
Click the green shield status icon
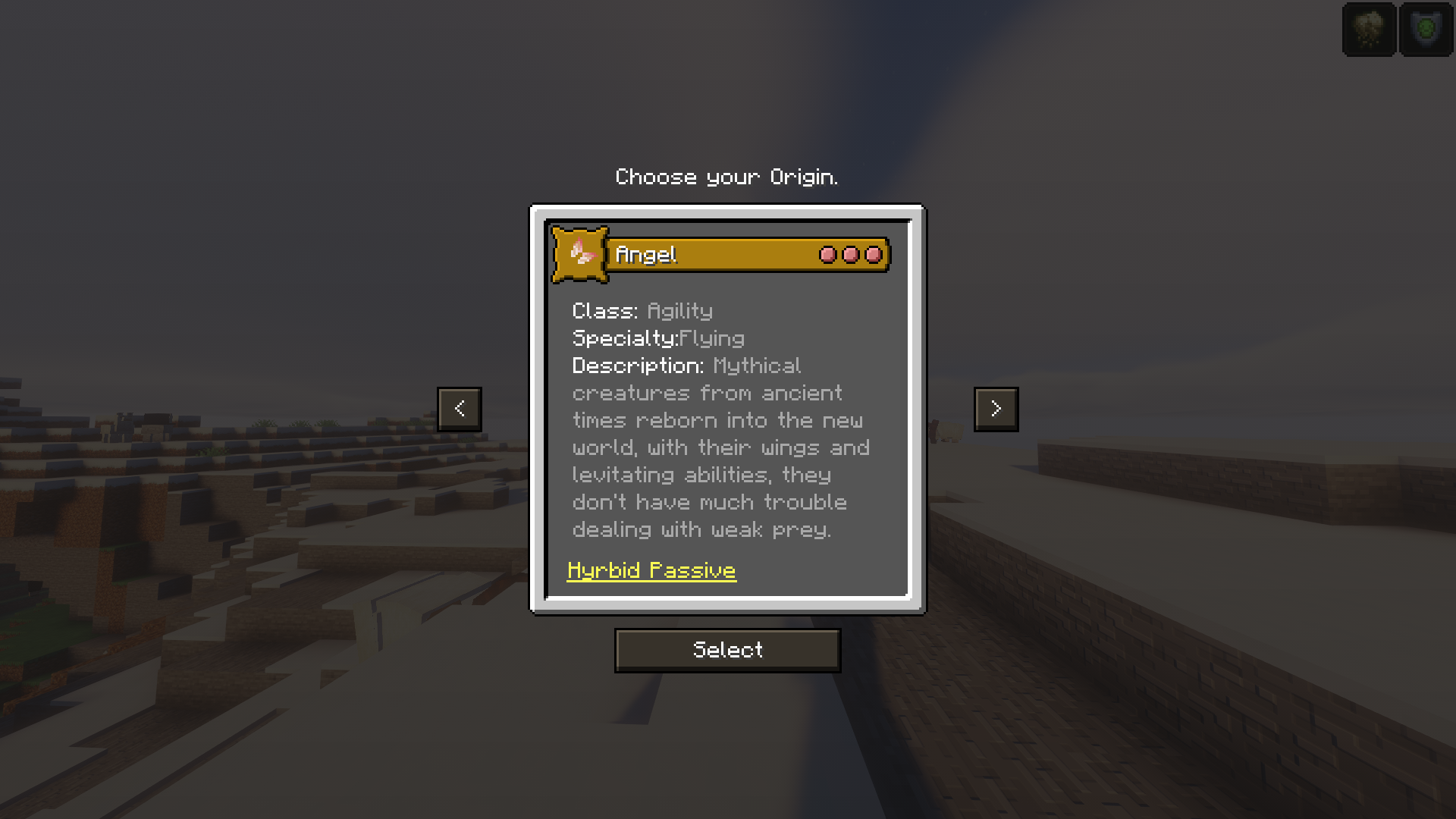[1425, 30]
